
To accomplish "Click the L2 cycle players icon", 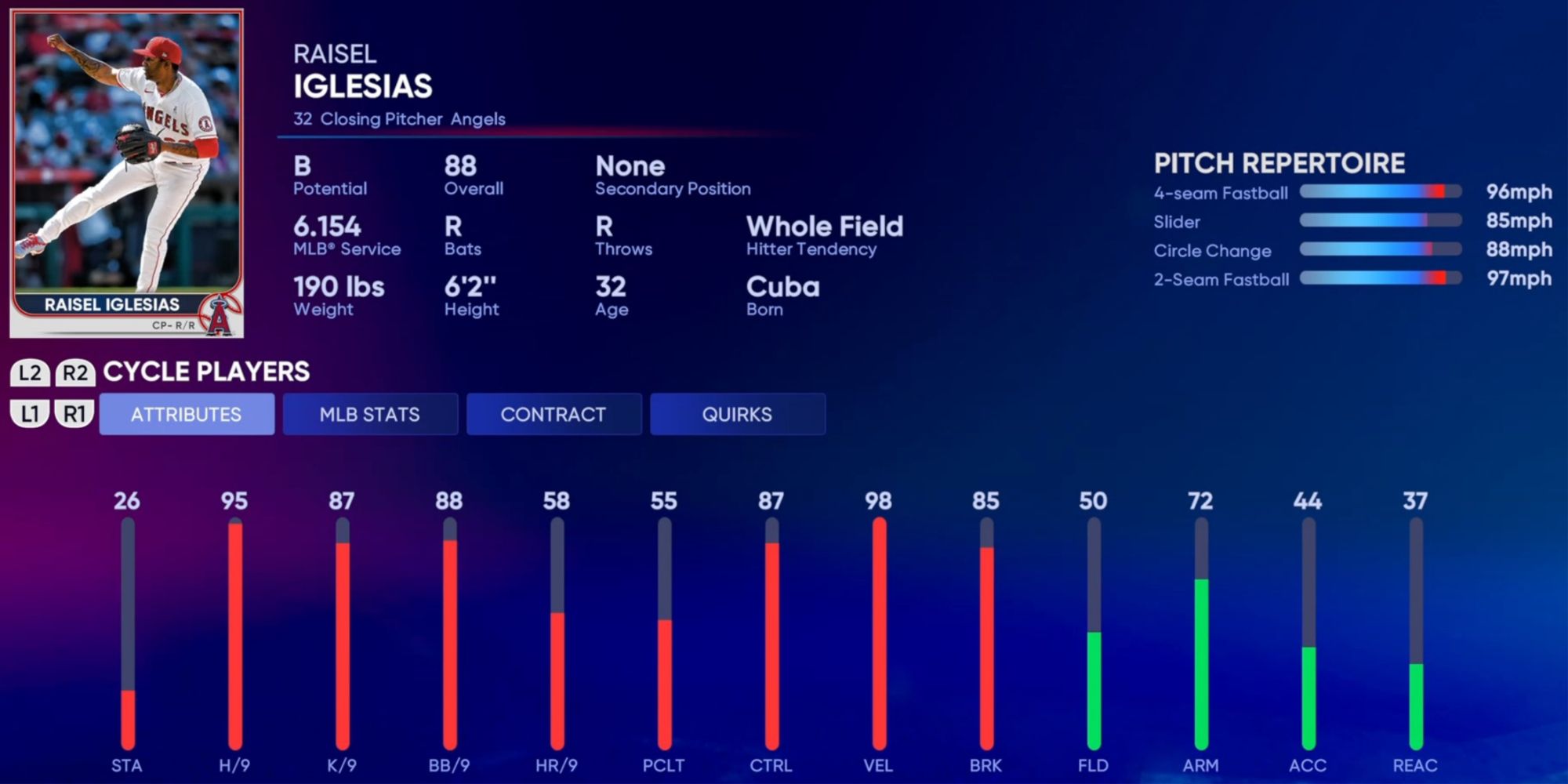I will tap(32, 372).
